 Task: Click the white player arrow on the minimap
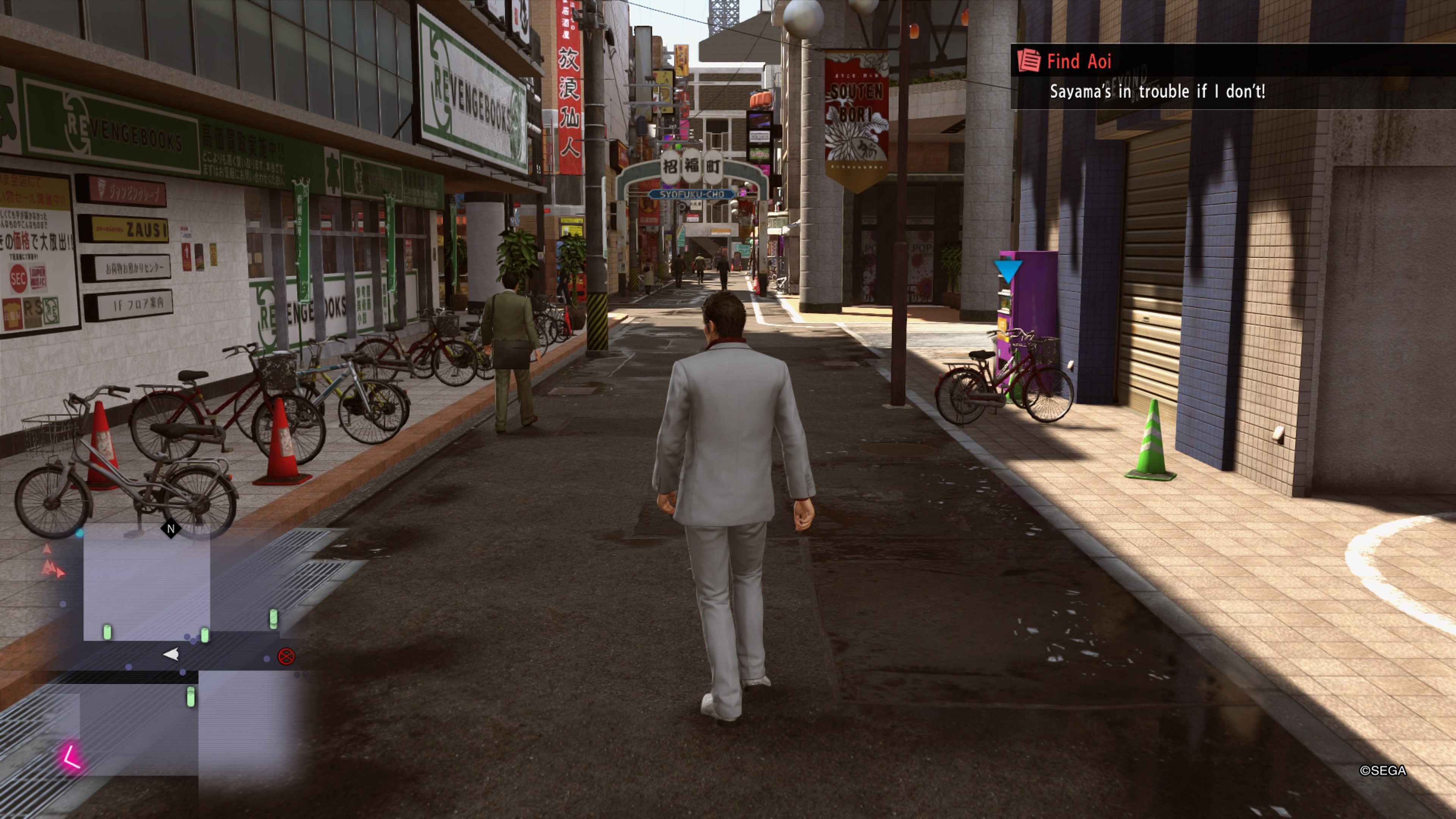point(172,654)
